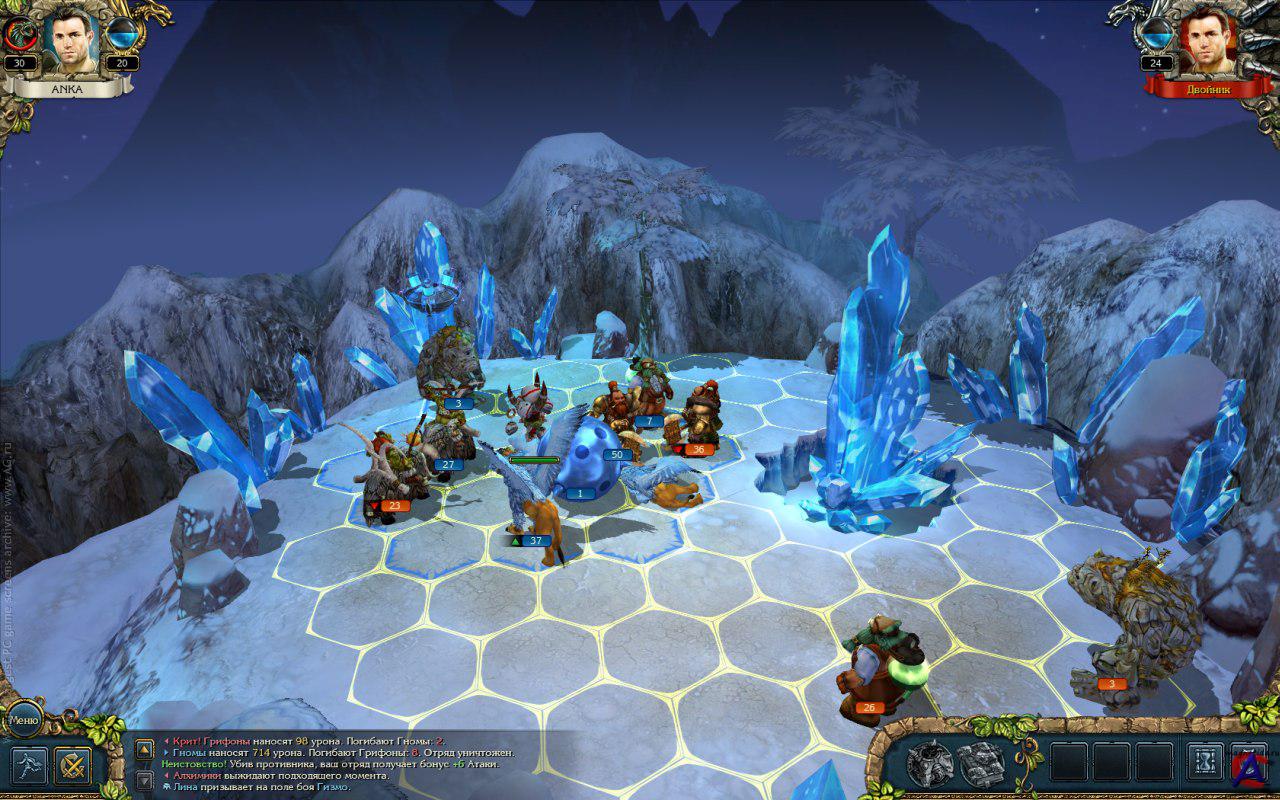
Task: Open the rage spirit chest icon
Action: click(929, 764)
